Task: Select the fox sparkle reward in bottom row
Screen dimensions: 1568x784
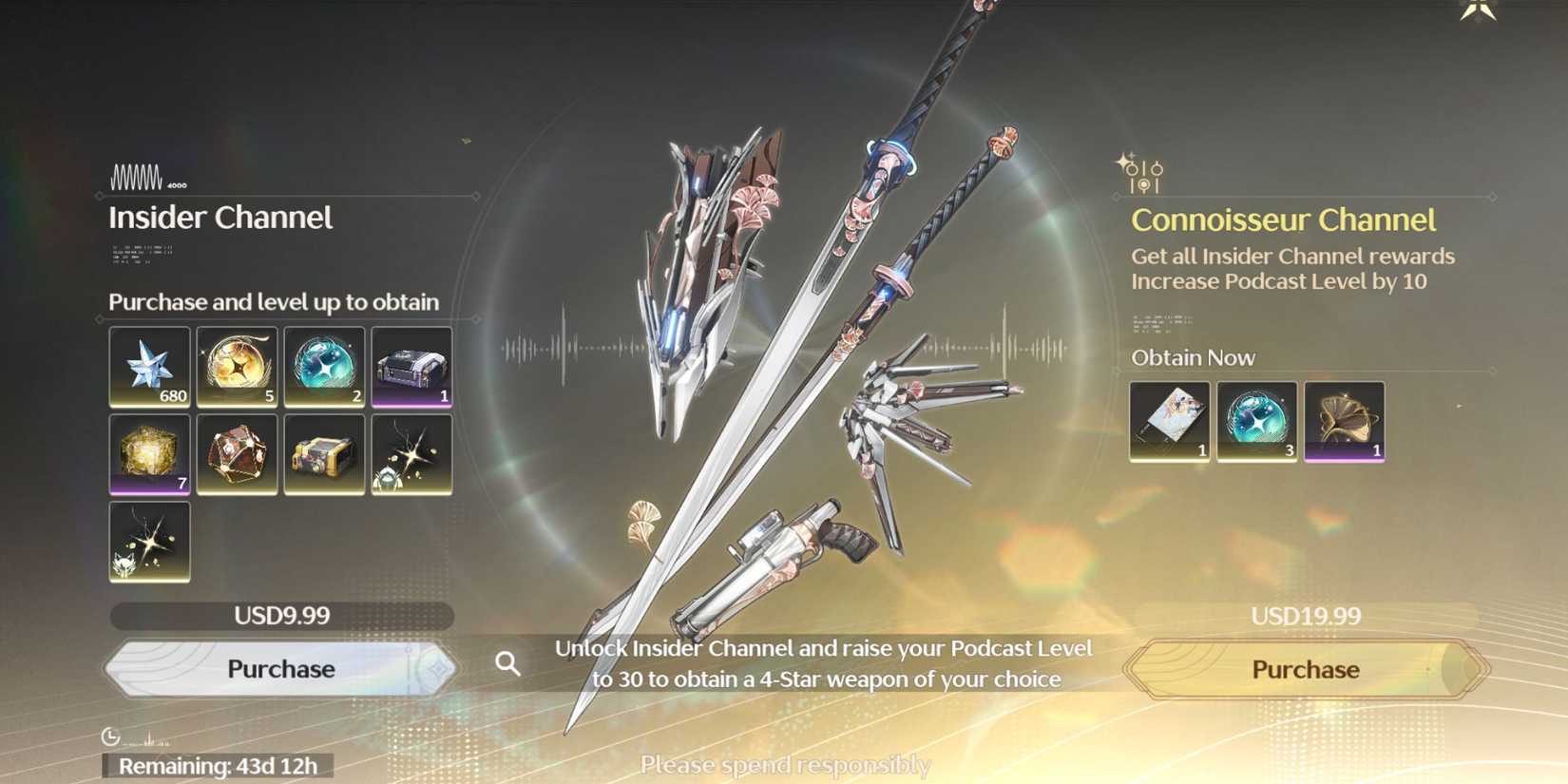Action: [149, 542]
